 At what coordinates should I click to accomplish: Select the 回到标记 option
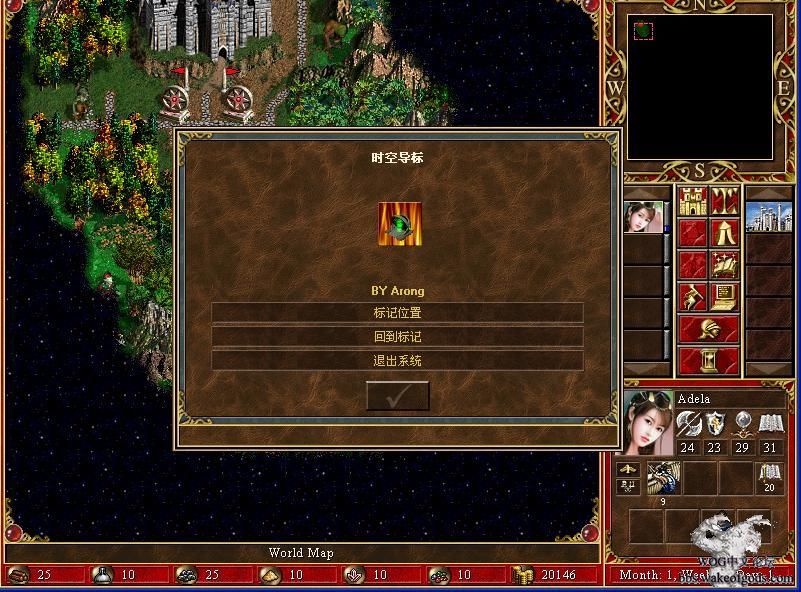(x=397, y=337)
